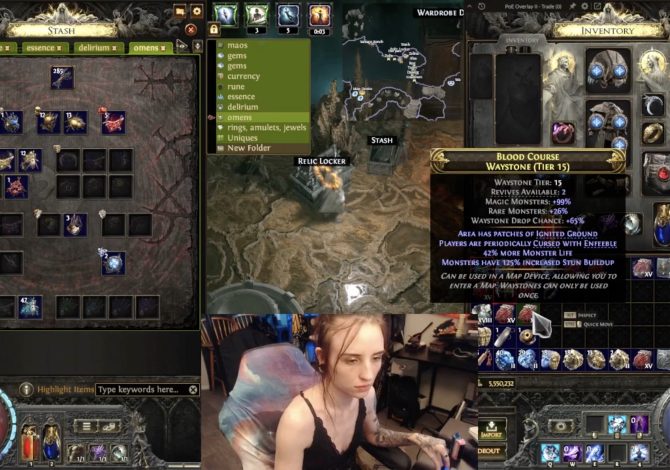Screen dimensions: 670x470
Task: Select the stack of 42 omens
Action: 29,306
